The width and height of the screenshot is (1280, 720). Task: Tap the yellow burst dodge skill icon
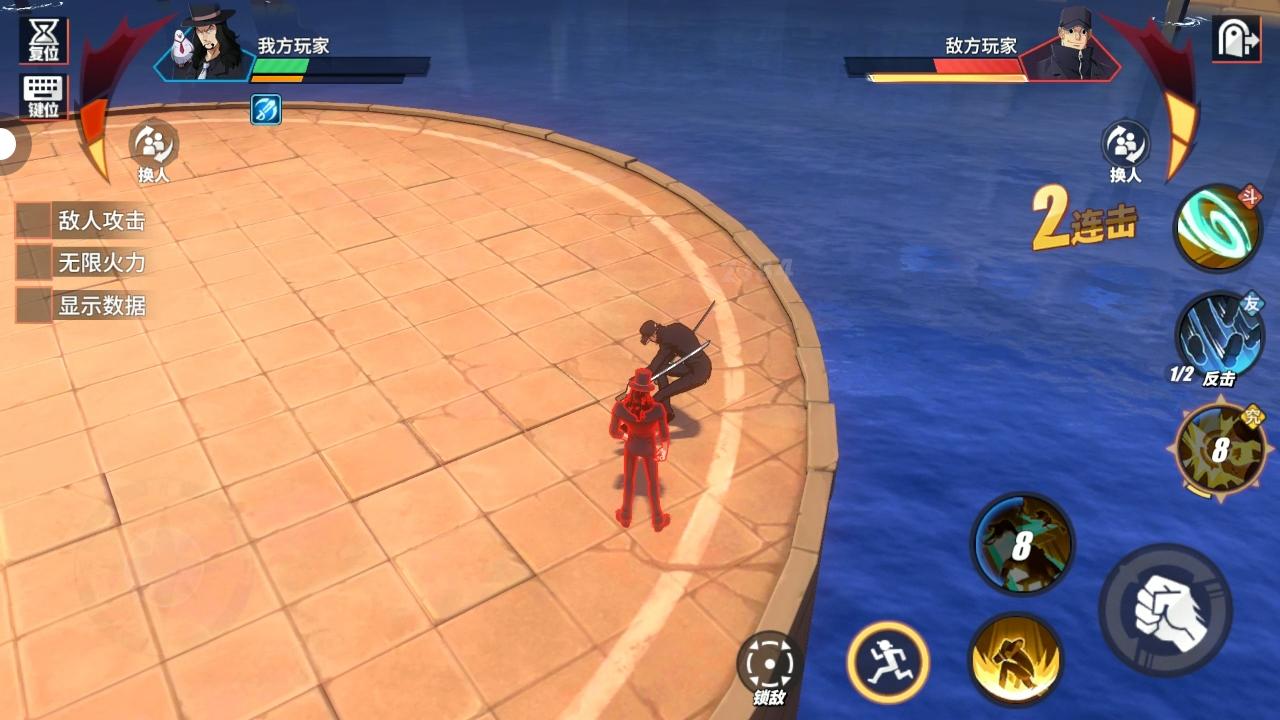pyautogui.click(x=1018, y=660)
